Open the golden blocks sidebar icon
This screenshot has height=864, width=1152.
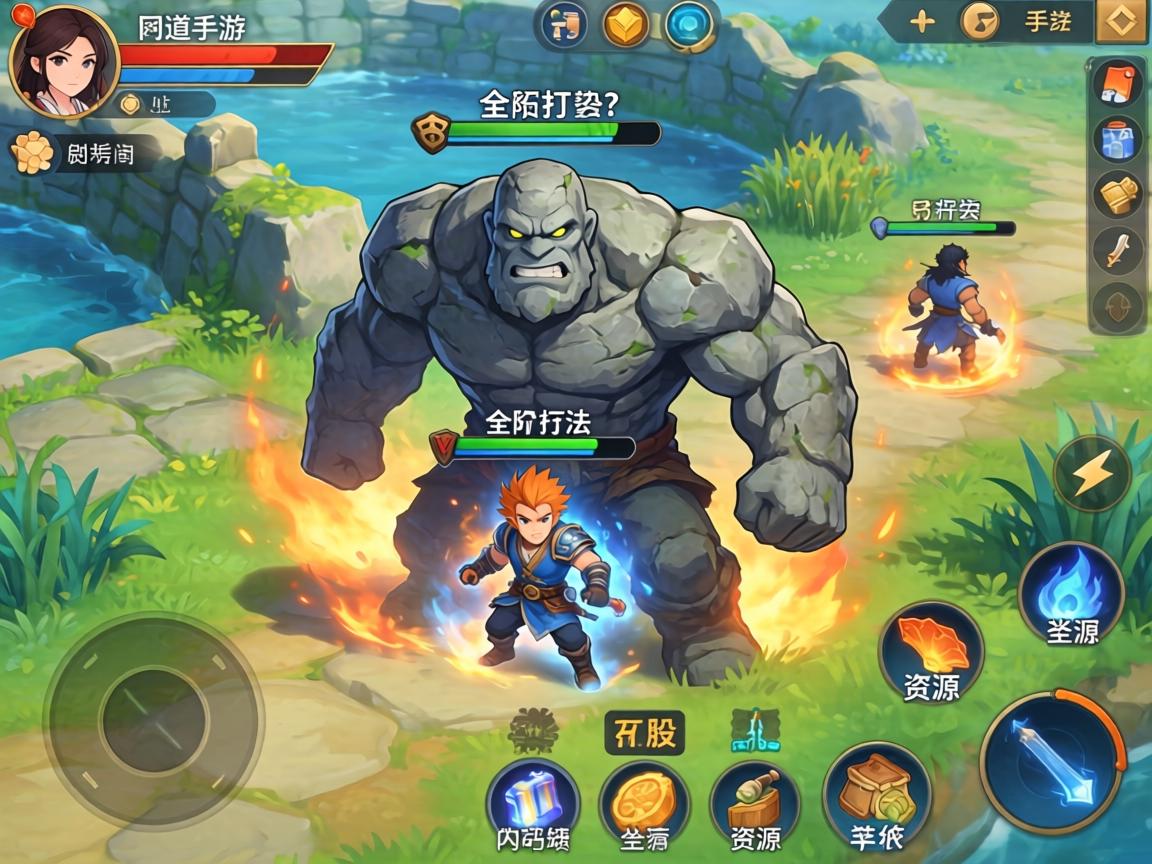[1116, 195]
